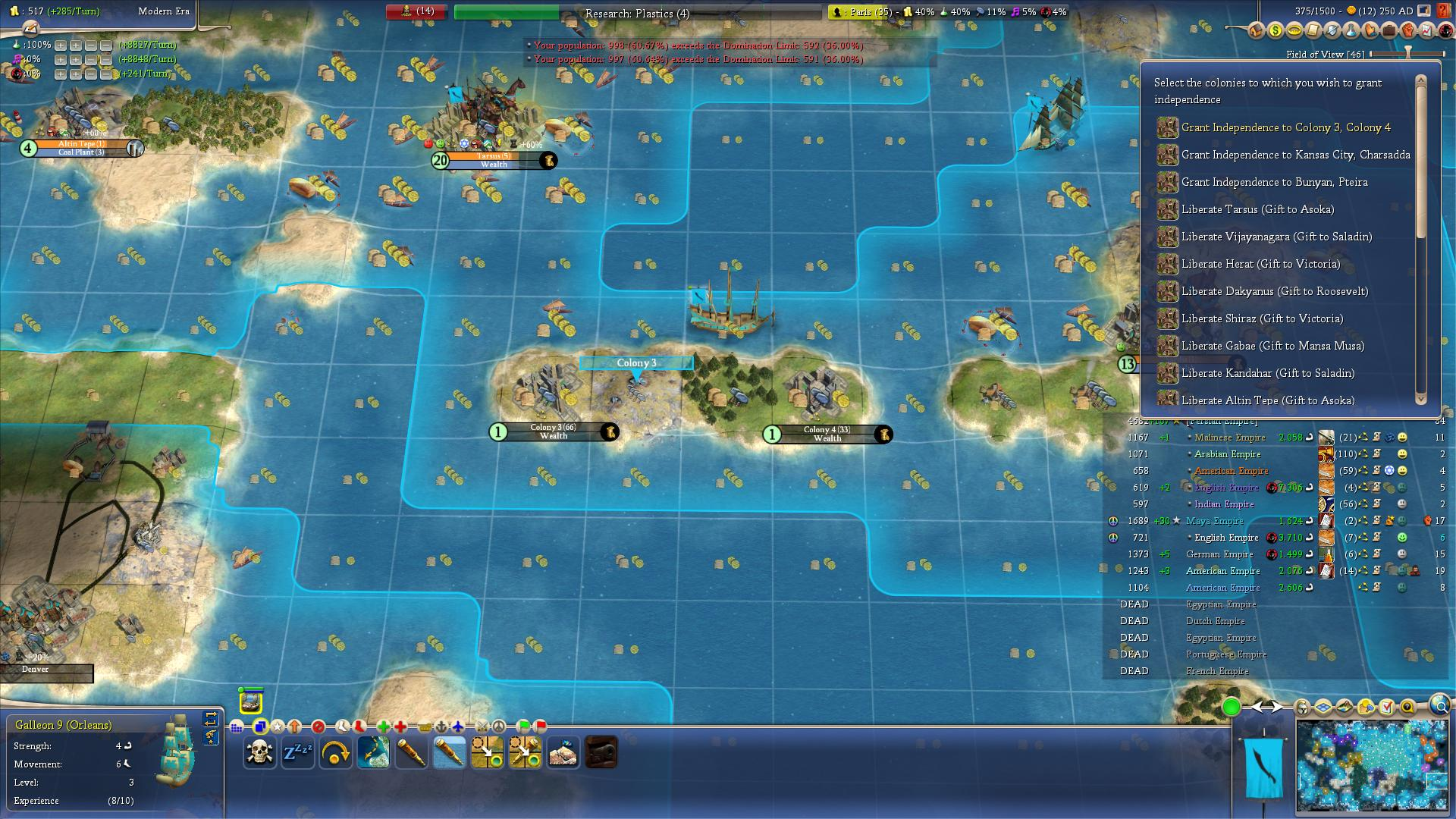Open the Technology Advisor flask icon
The image size is (1456, 819).
[1349, 30]
